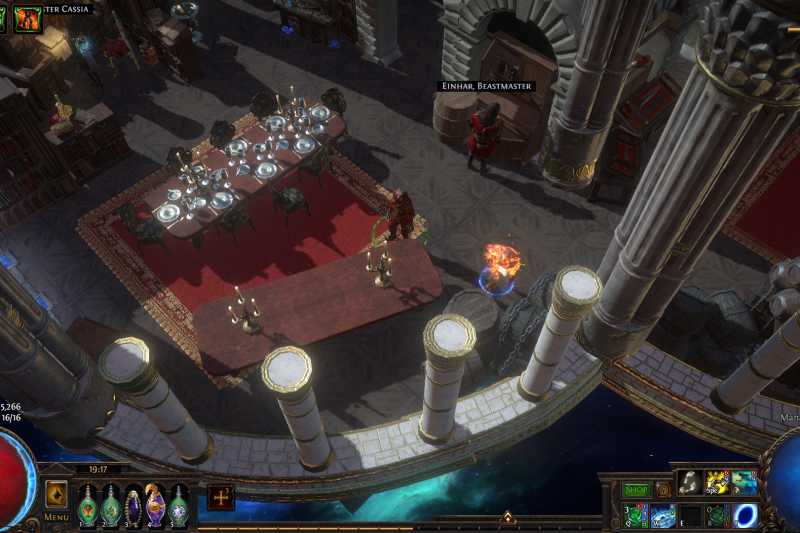Select the white footprints movement skill
The image size is (800, 533).
(690, 482)
